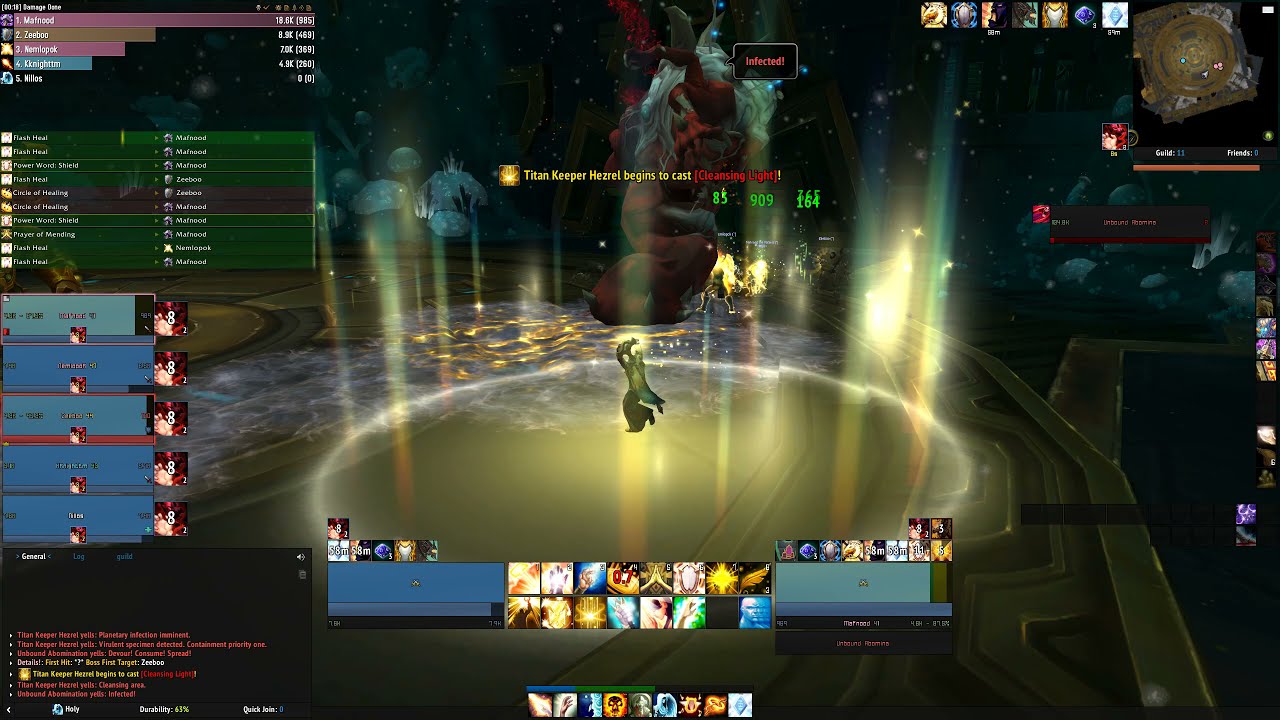This screenshot has height=720, width=1280.
Task: Click the Guild: 11 counter
Action: coord(1170,152)
